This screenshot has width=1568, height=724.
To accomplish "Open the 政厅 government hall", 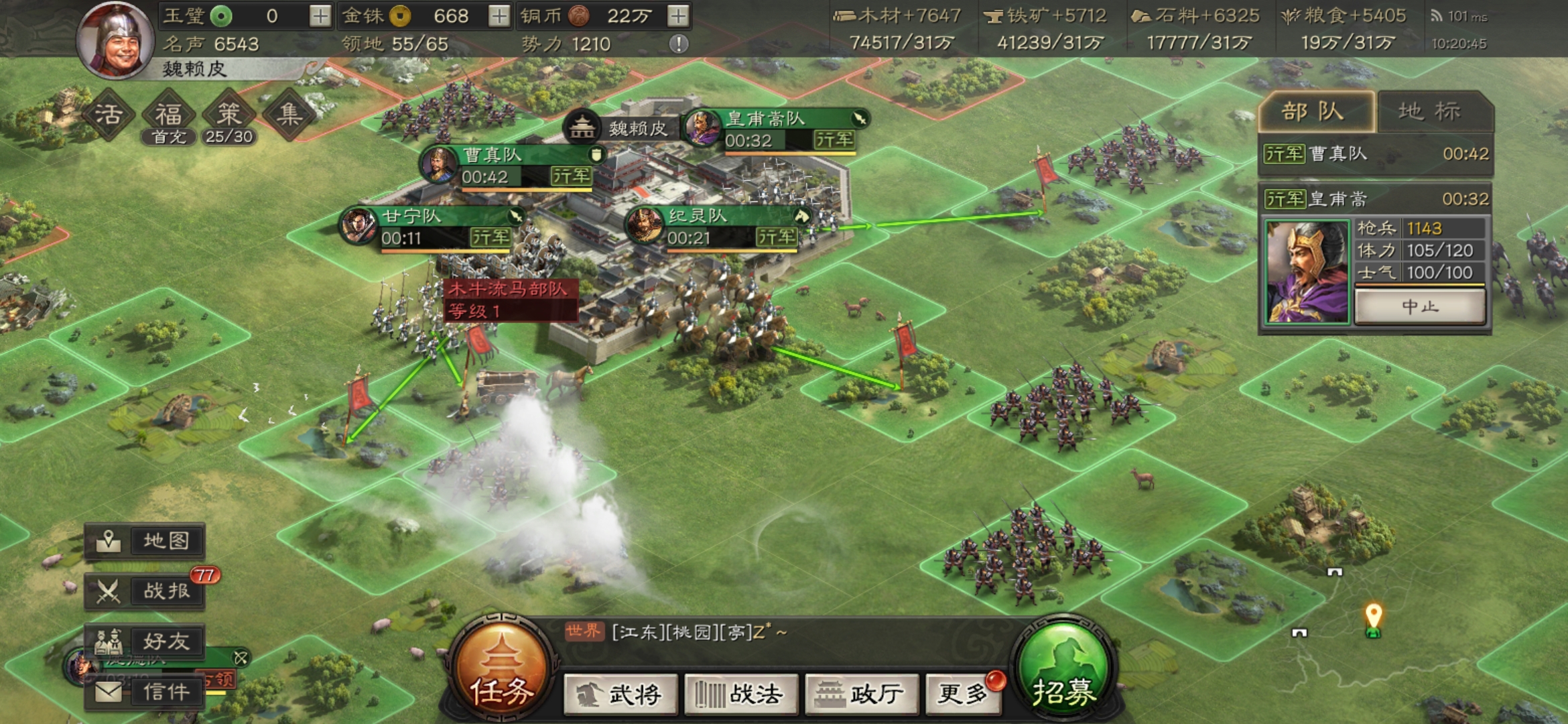I will tap(861, 695).
